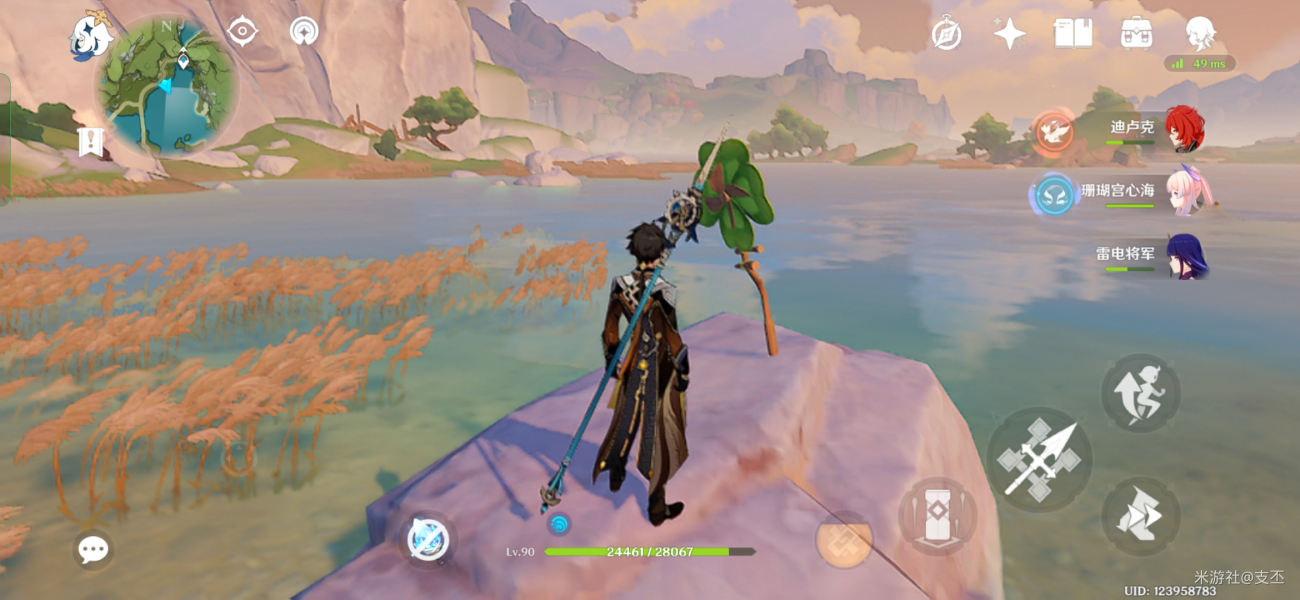Tap the quest navigation target icon
This screenshot has width=1300, height=600.
click(242, 32)
